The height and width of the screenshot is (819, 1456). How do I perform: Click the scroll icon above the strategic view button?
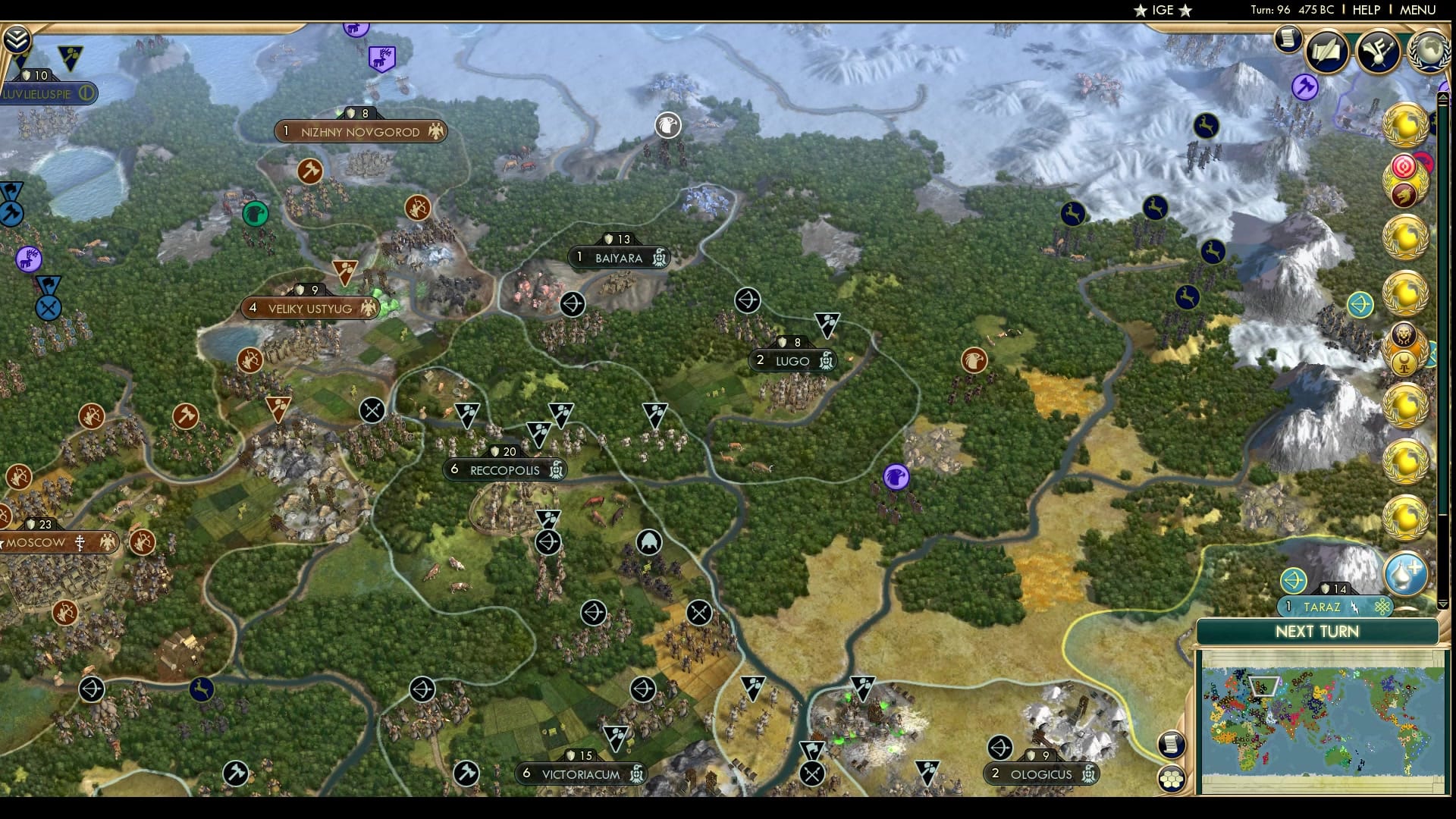pos(1171,743)
